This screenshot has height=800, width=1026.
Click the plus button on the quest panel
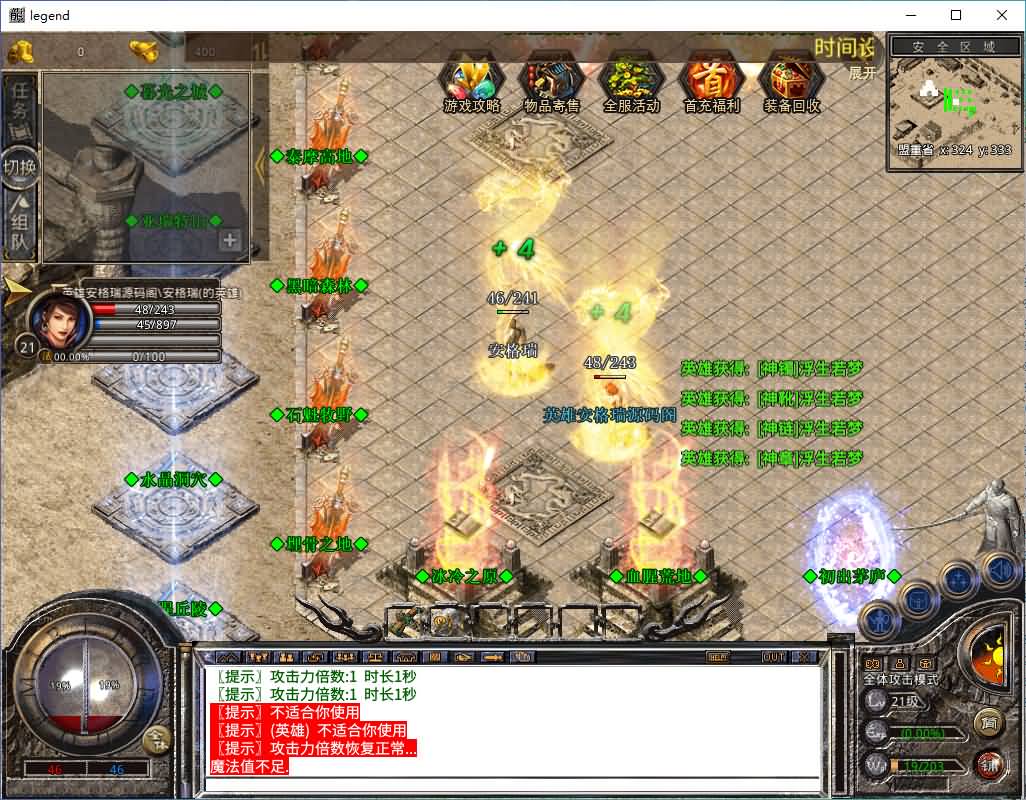pyautogui.click(x=230, y=240)
